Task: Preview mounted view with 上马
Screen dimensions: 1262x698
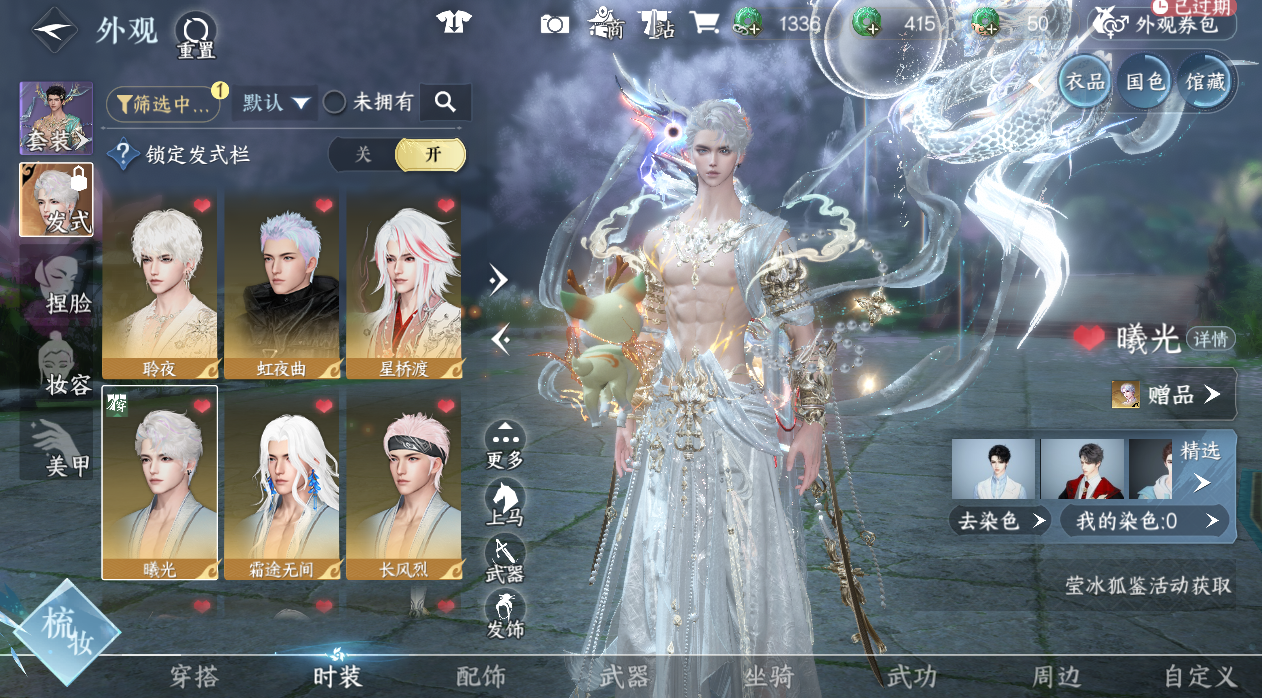Action: 506,503
